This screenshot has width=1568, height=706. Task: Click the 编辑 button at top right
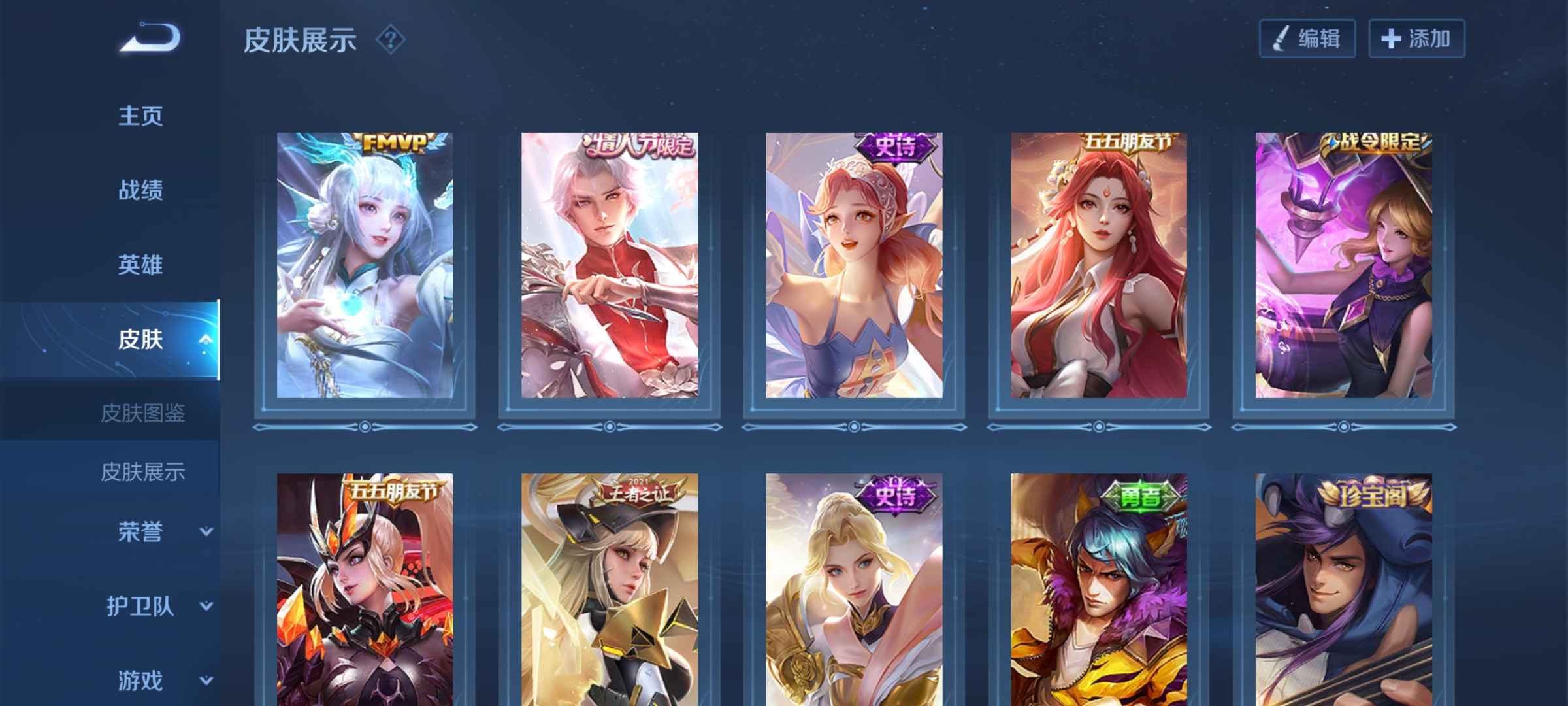coord(1307,39)
